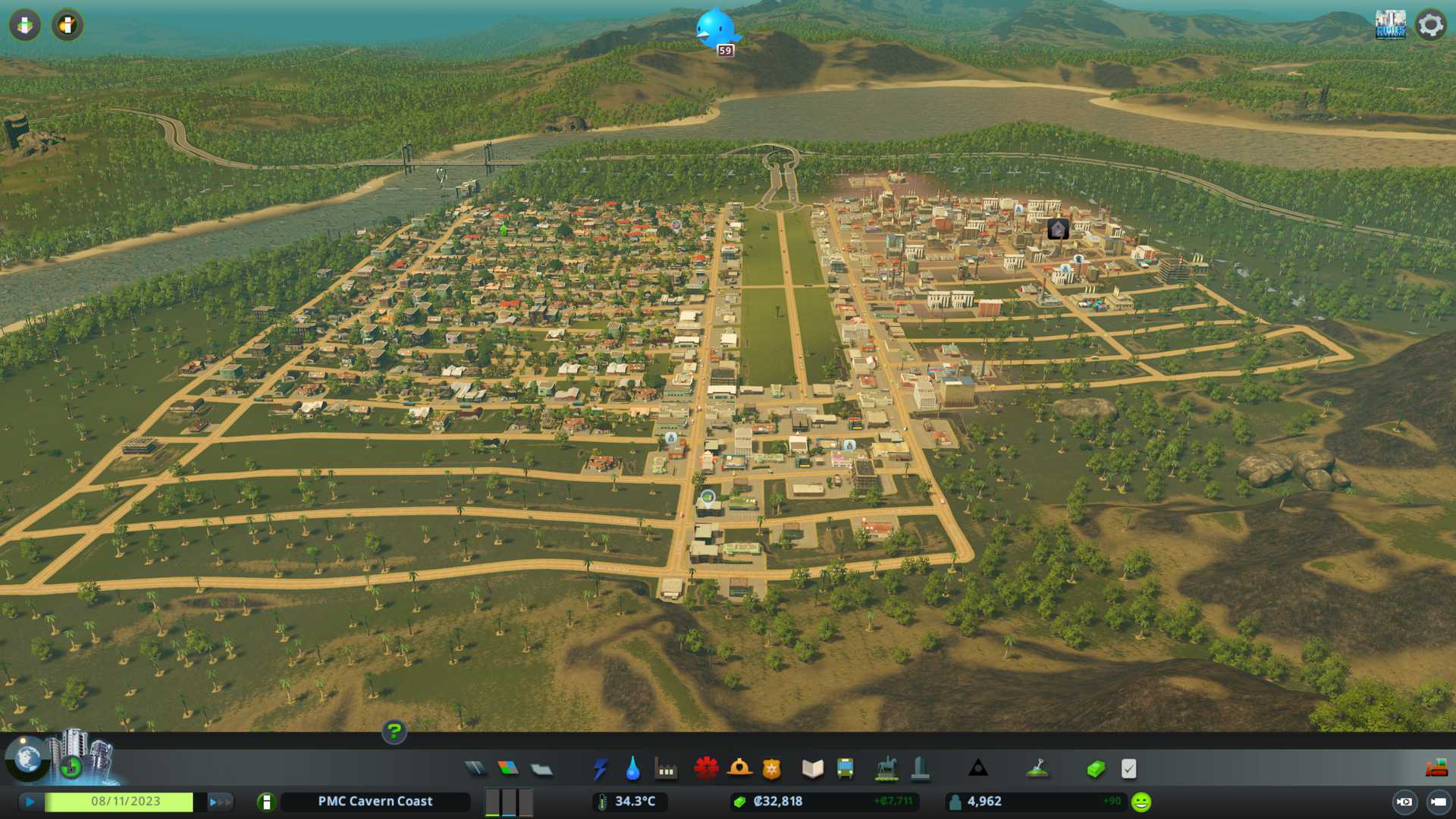Open the Fire Department helmet menu
The image size is (1456, 819).
739,769
